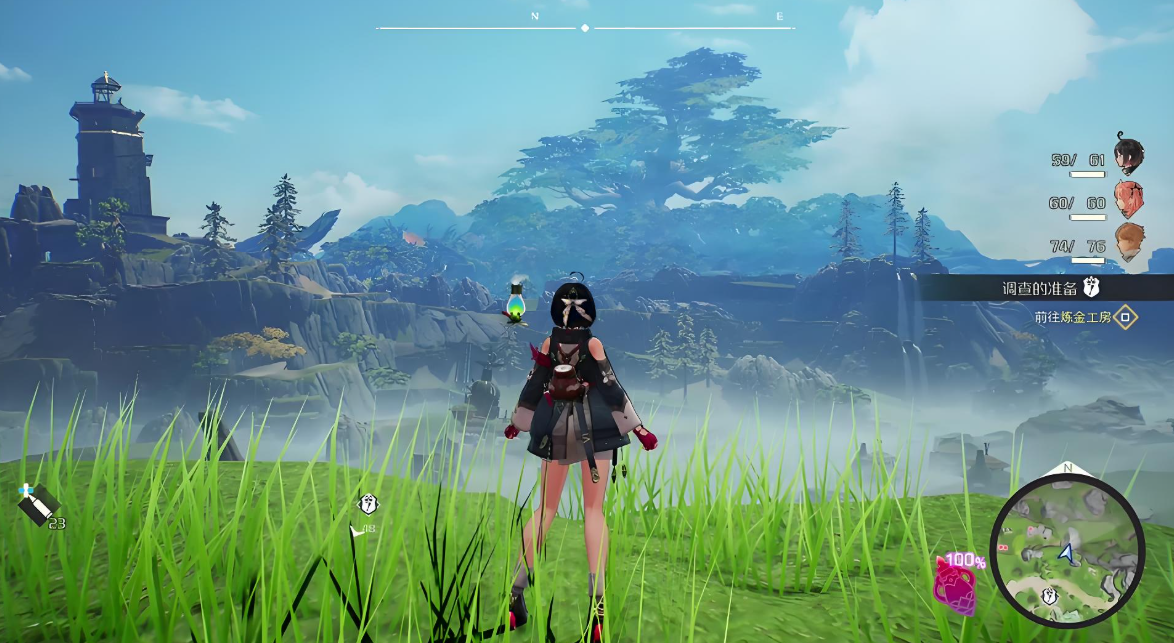This screenshot has width=1174, height=643.
Task: Select the pink 100% energy pouch icon
Action: click(955, 586)
